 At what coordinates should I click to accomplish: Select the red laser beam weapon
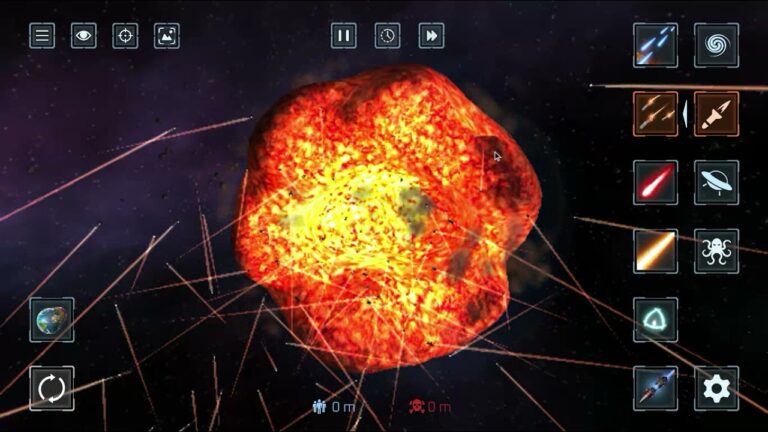(655, 183)
